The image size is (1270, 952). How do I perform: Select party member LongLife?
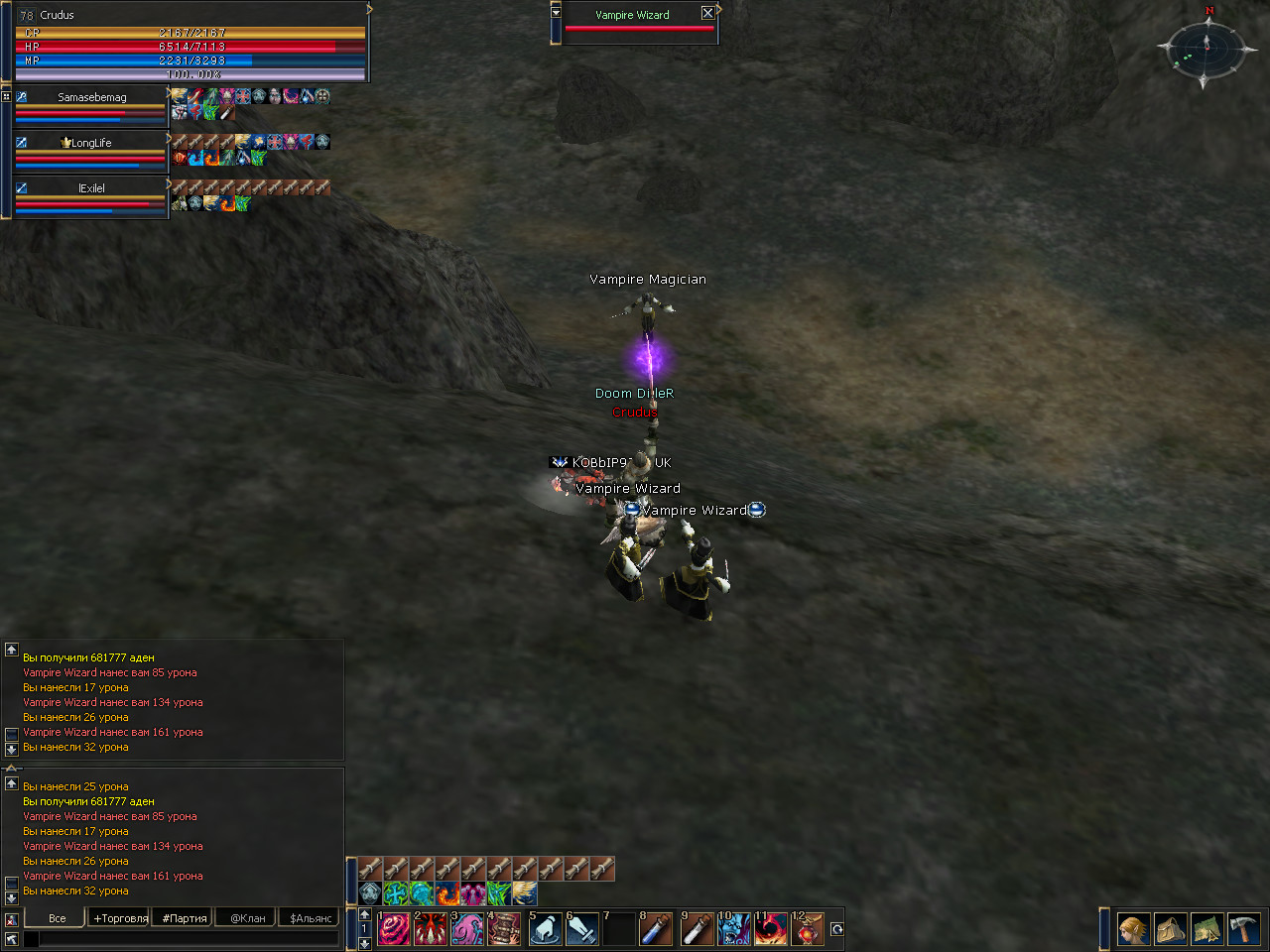coord(91,143)
